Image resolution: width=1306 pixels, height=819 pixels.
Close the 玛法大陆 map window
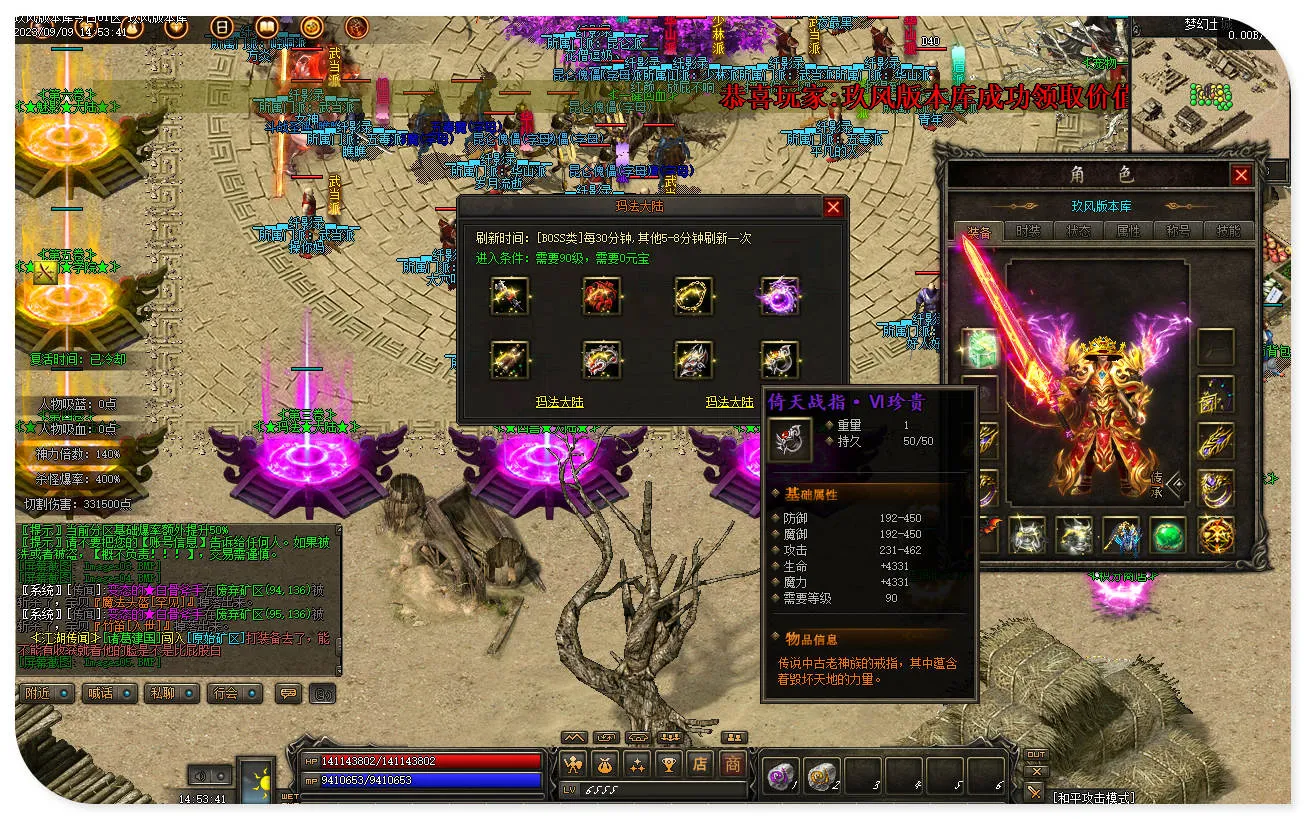(x=832, y=208)
